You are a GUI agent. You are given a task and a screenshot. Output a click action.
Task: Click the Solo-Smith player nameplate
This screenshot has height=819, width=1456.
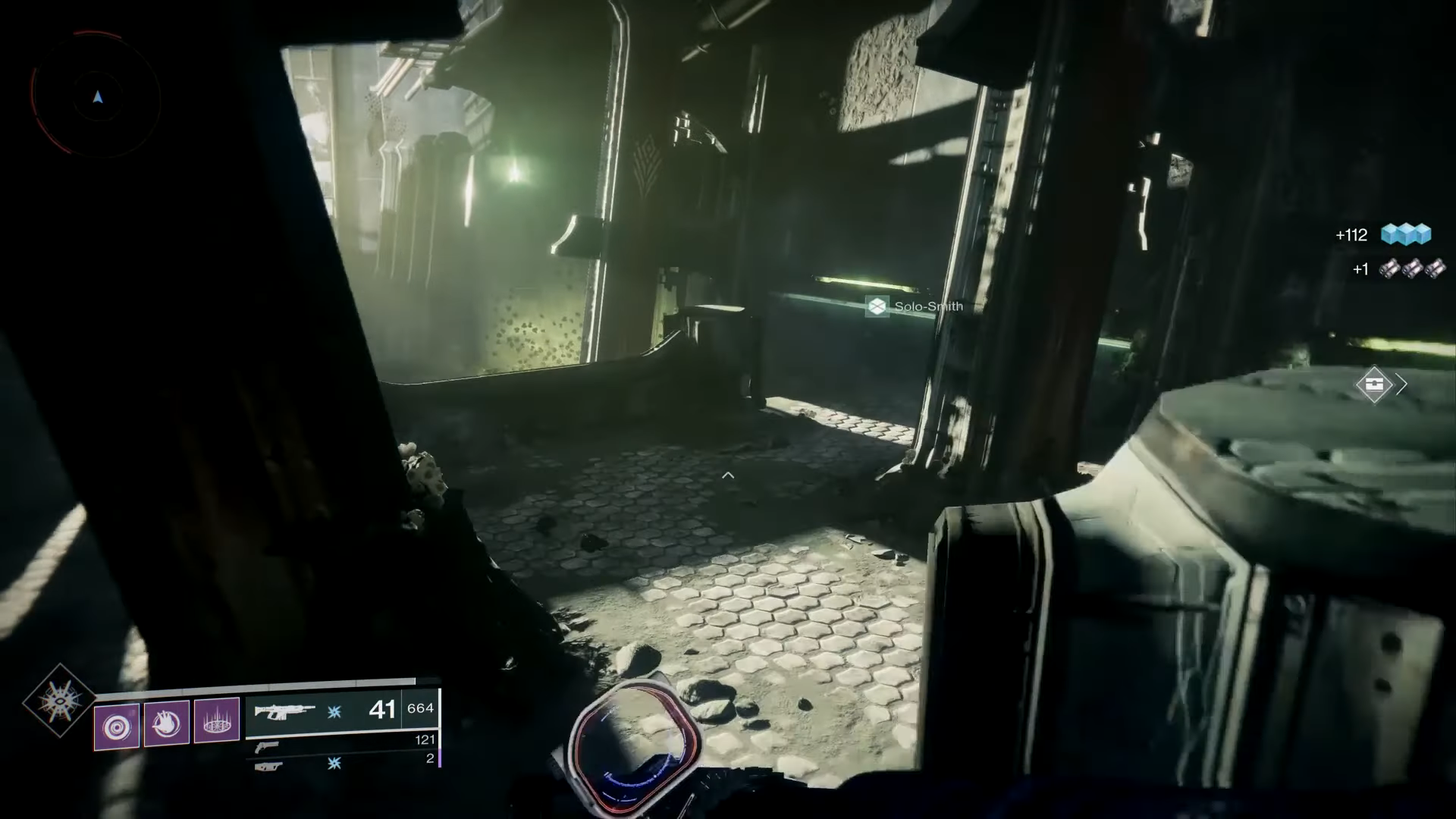[x=915, y=306]
